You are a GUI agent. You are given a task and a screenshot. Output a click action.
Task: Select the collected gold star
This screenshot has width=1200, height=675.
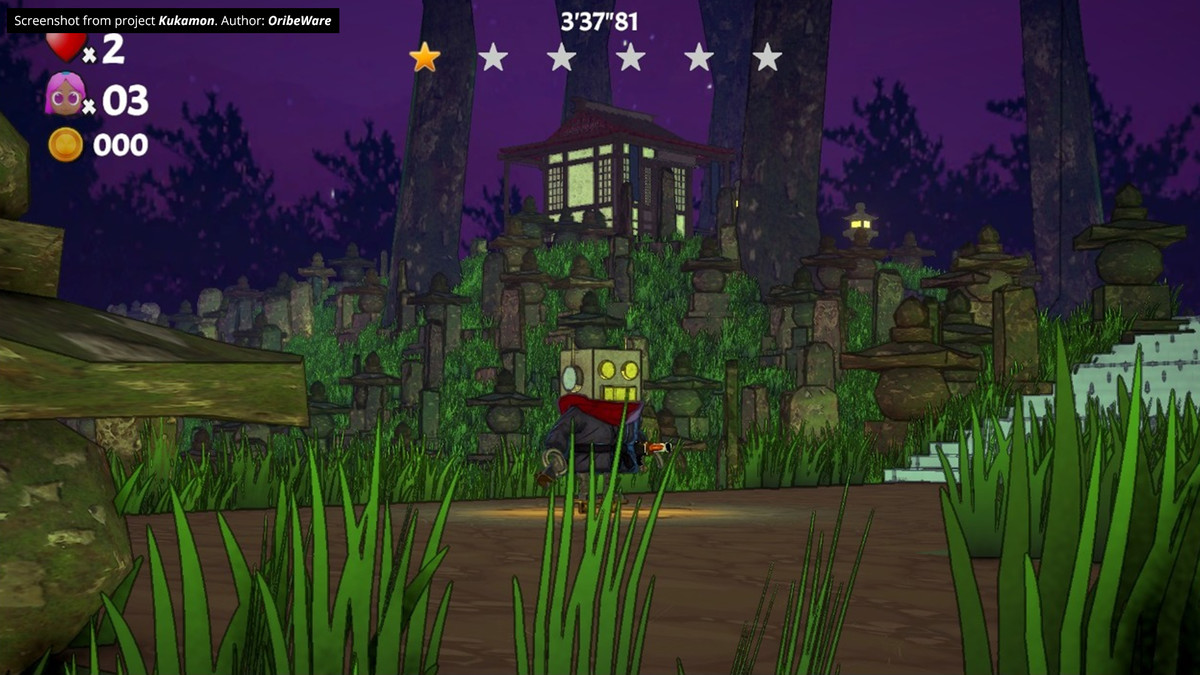click(x=425, y=57)
